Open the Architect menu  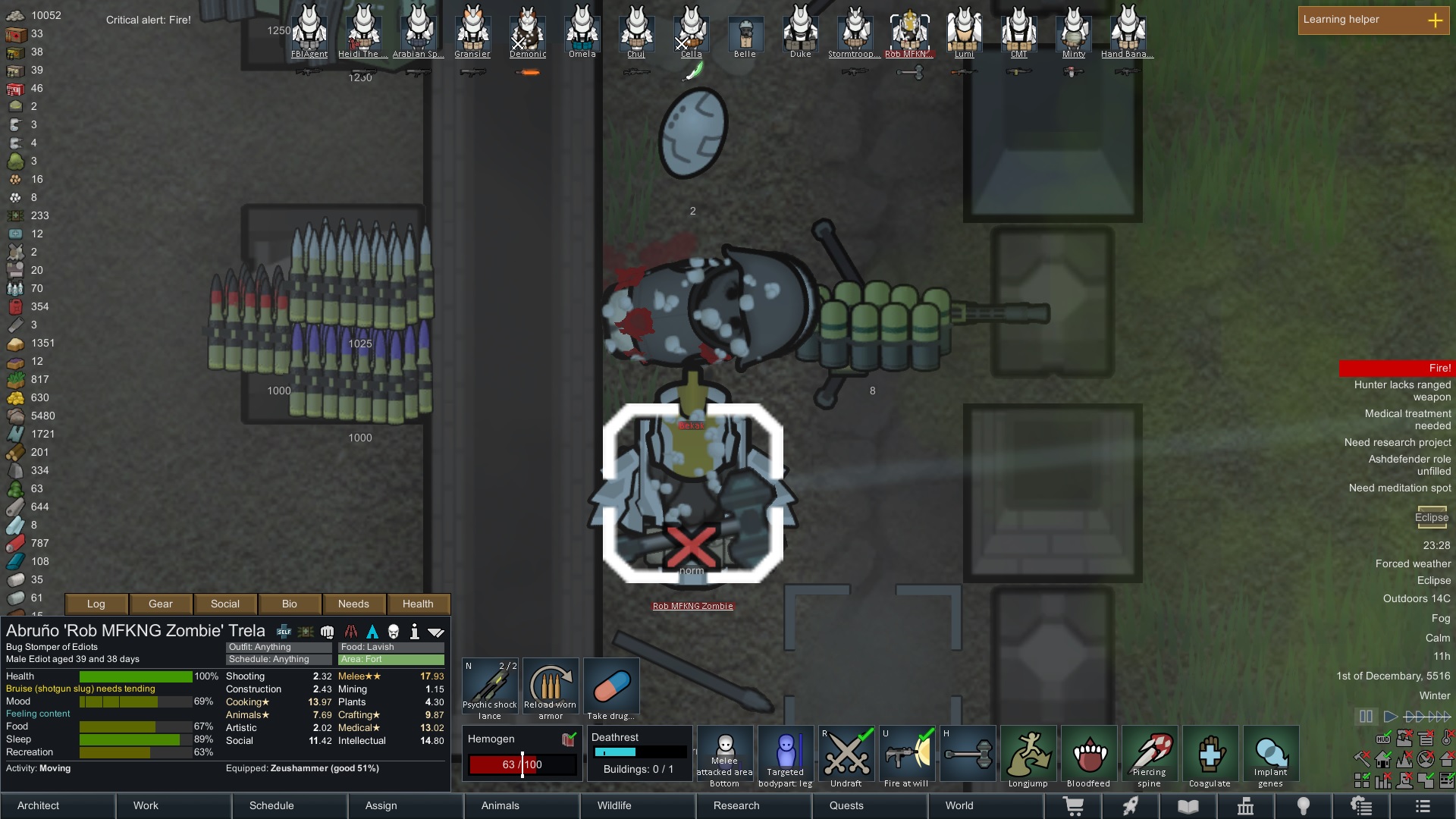click(39, 805)
